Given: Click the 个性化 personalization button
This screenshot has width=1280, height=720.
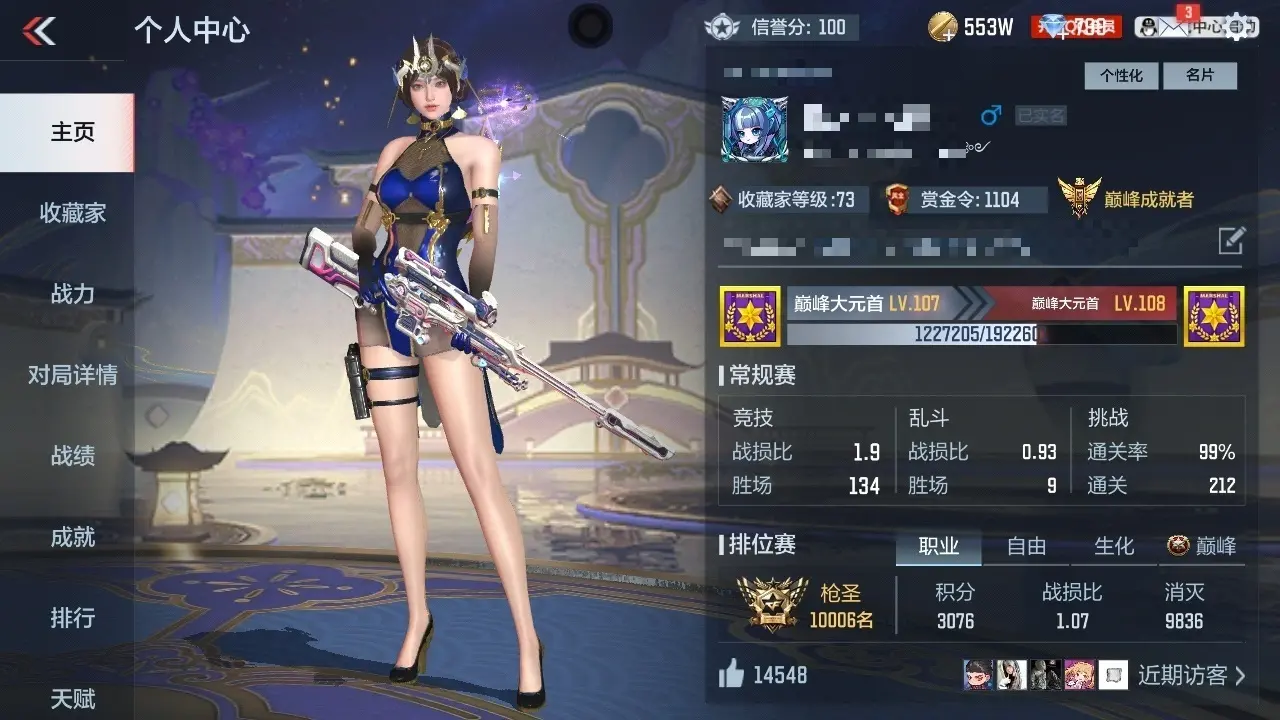Looking at the screenshot, I should 1121,76.
